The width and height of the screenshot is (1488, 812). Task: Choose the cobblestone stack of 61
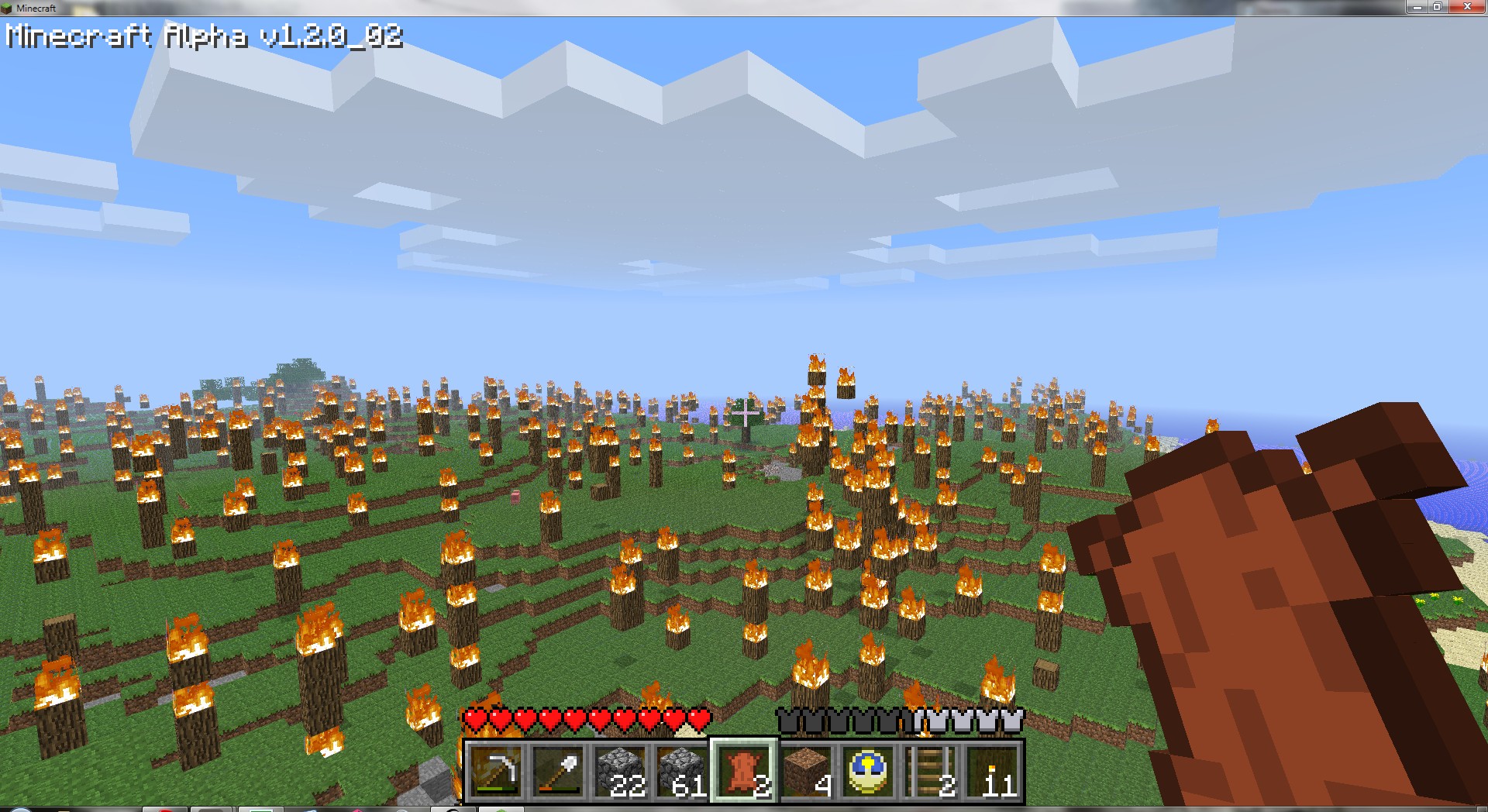point(682,771)
